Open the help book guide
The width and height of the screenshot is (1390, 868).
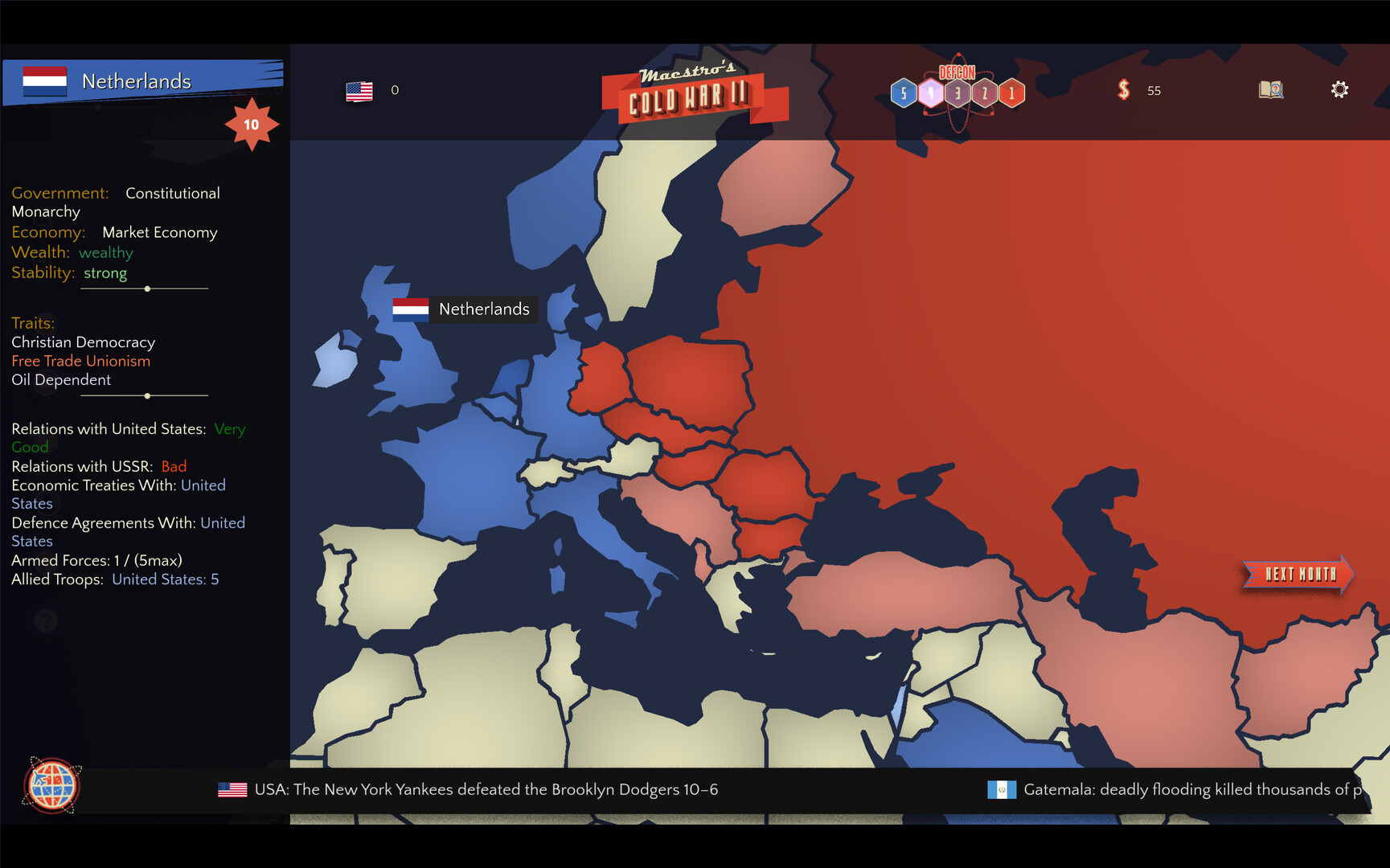click(1271, 90)
